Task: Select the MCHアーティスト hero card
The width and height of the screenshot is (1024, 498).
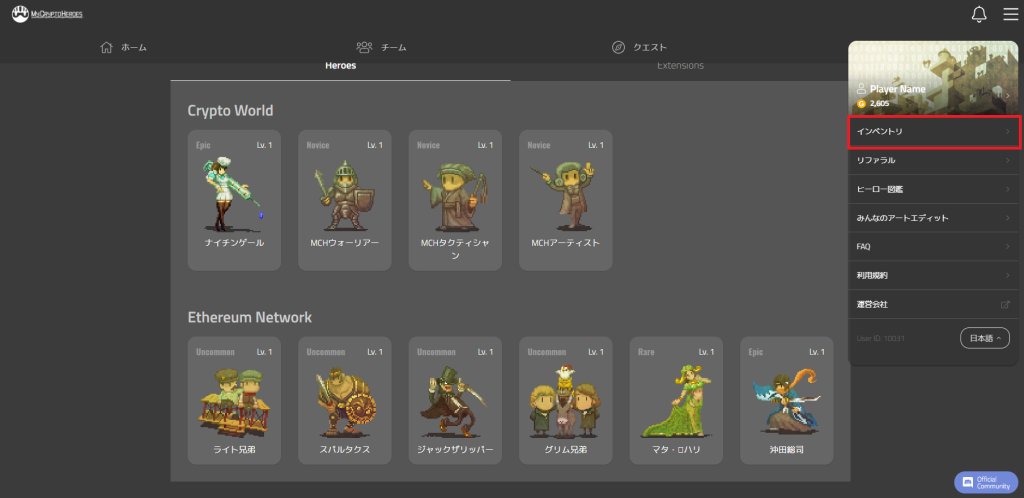Action: coord(565,200)
